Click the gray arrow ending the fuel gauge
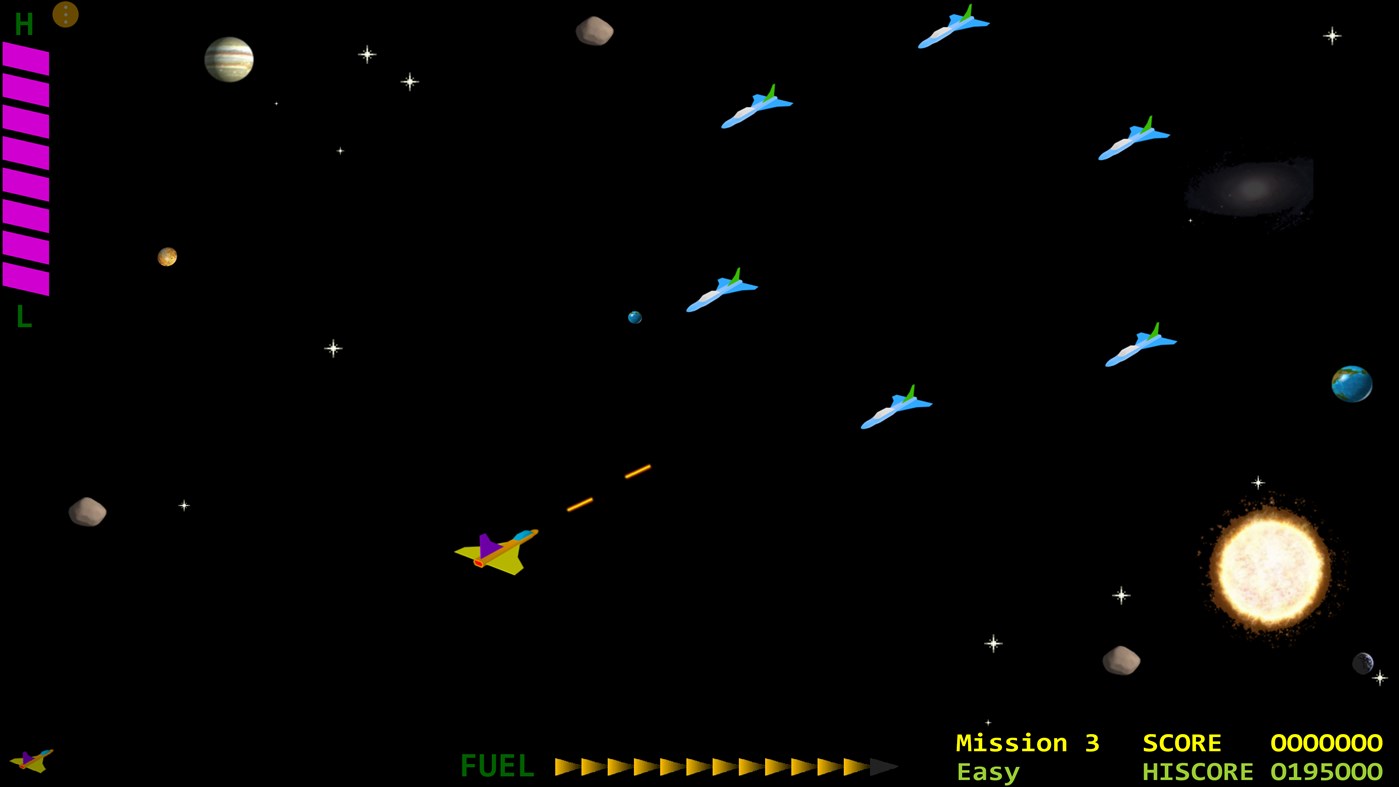1399x787 pixels. (880, 767)
